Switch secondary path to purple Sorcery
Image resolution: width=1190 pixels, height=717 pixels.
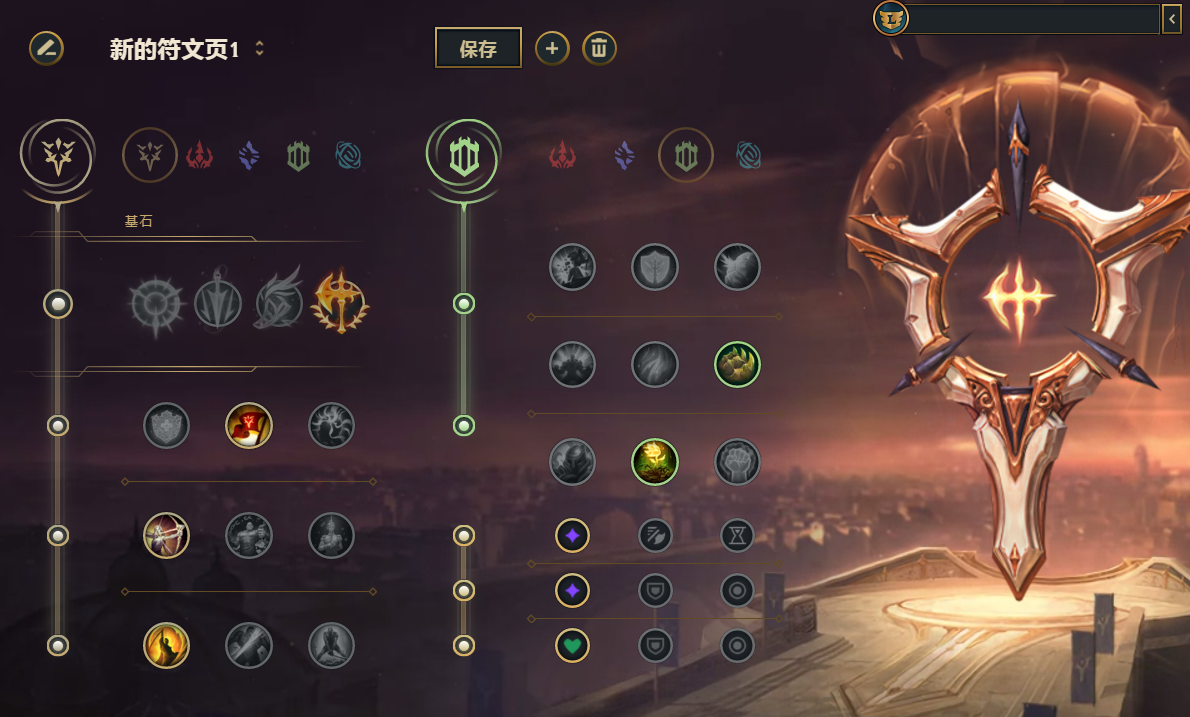(625, 155)
